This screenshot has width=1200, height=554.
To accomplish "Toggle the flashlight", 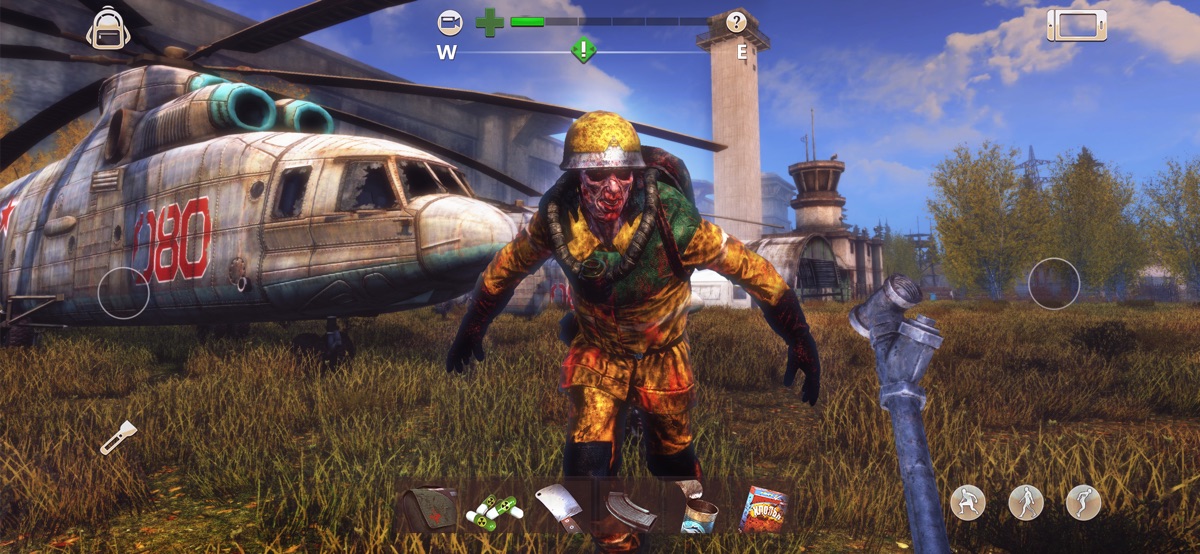I will click(117, 437).
